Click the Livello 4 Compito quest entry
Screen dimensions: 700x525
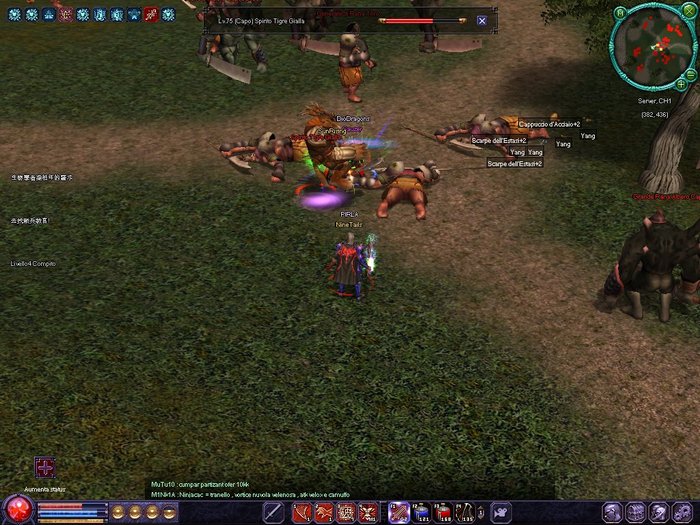[x=33, y=264]
